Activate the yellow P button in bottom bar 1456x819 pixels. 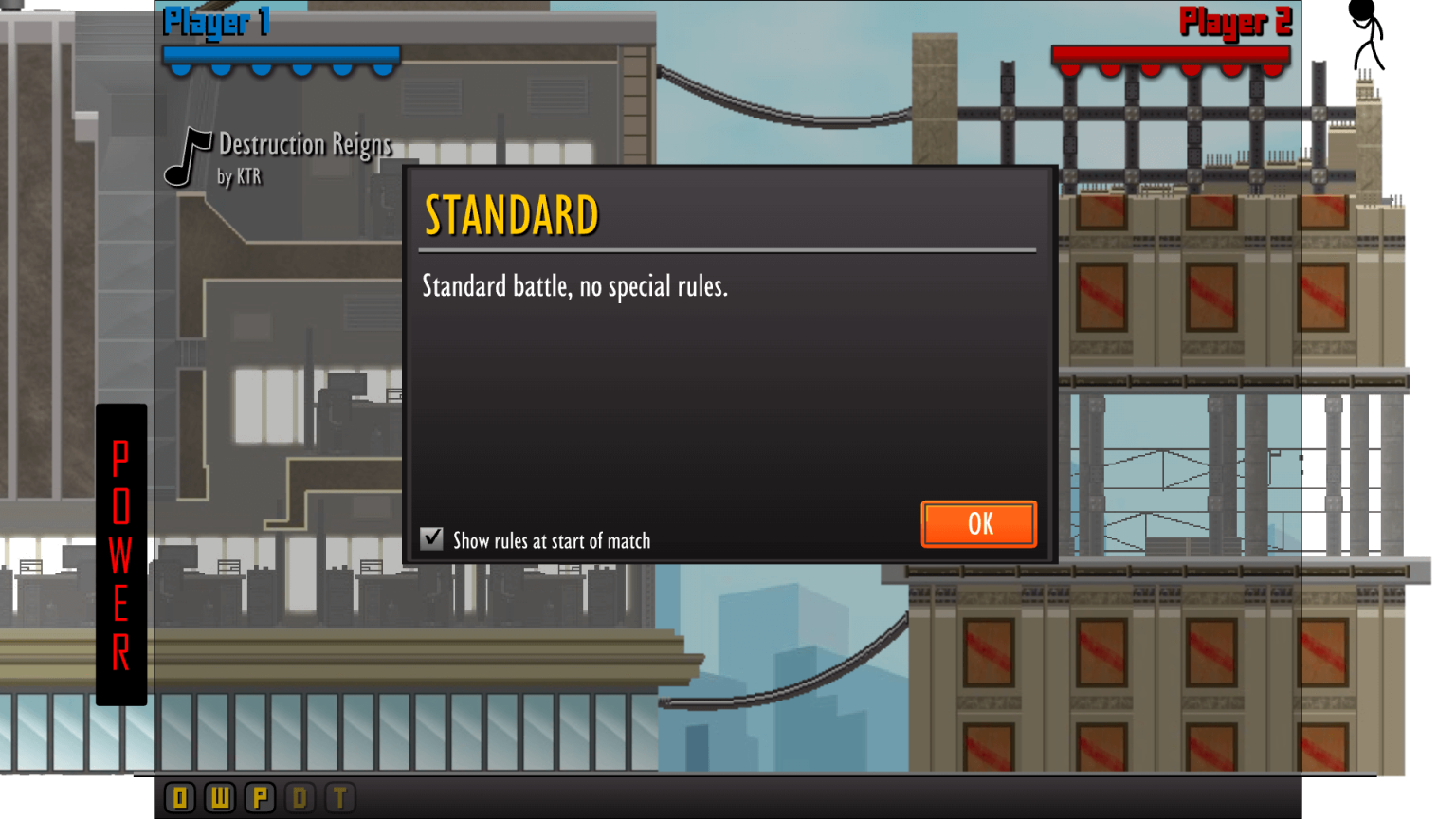260,798
